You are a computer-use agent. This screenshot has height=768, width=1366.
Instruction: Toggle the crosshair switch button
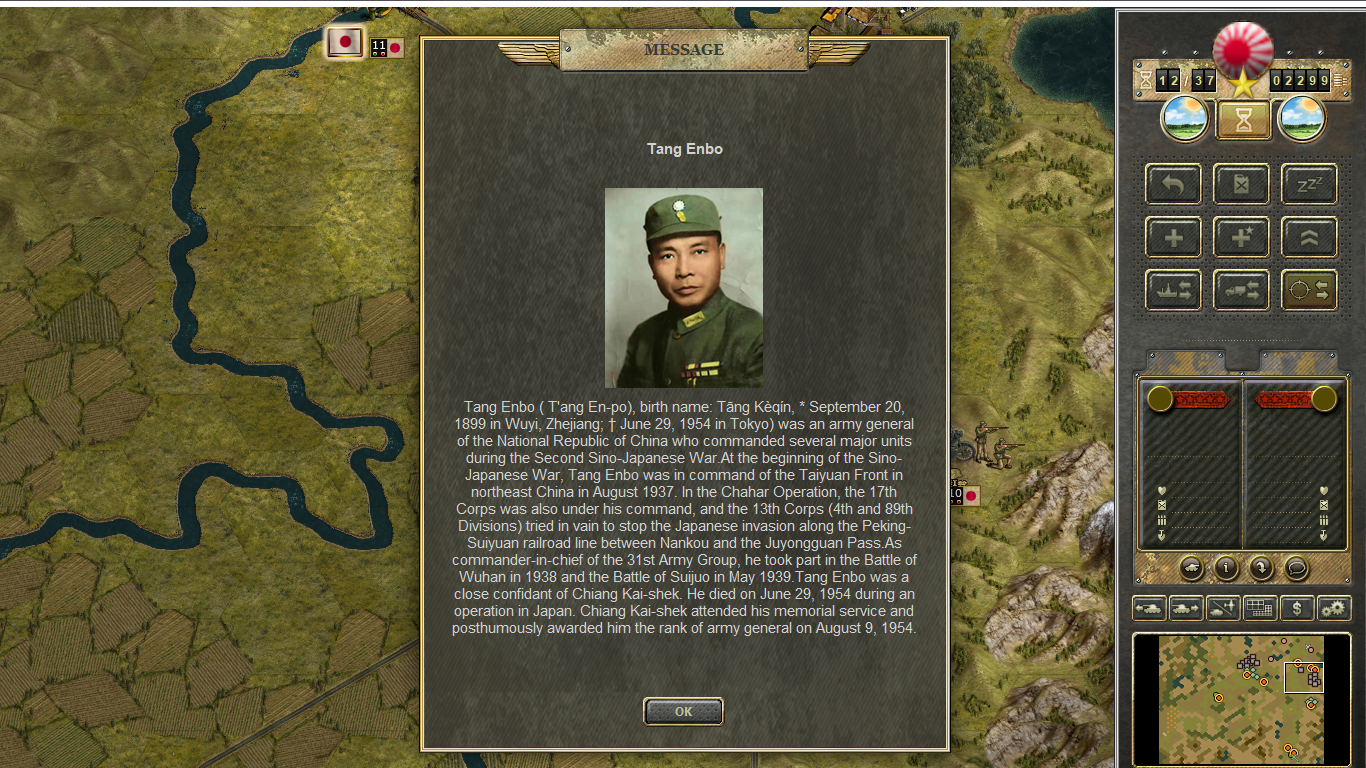[1309, 290]
